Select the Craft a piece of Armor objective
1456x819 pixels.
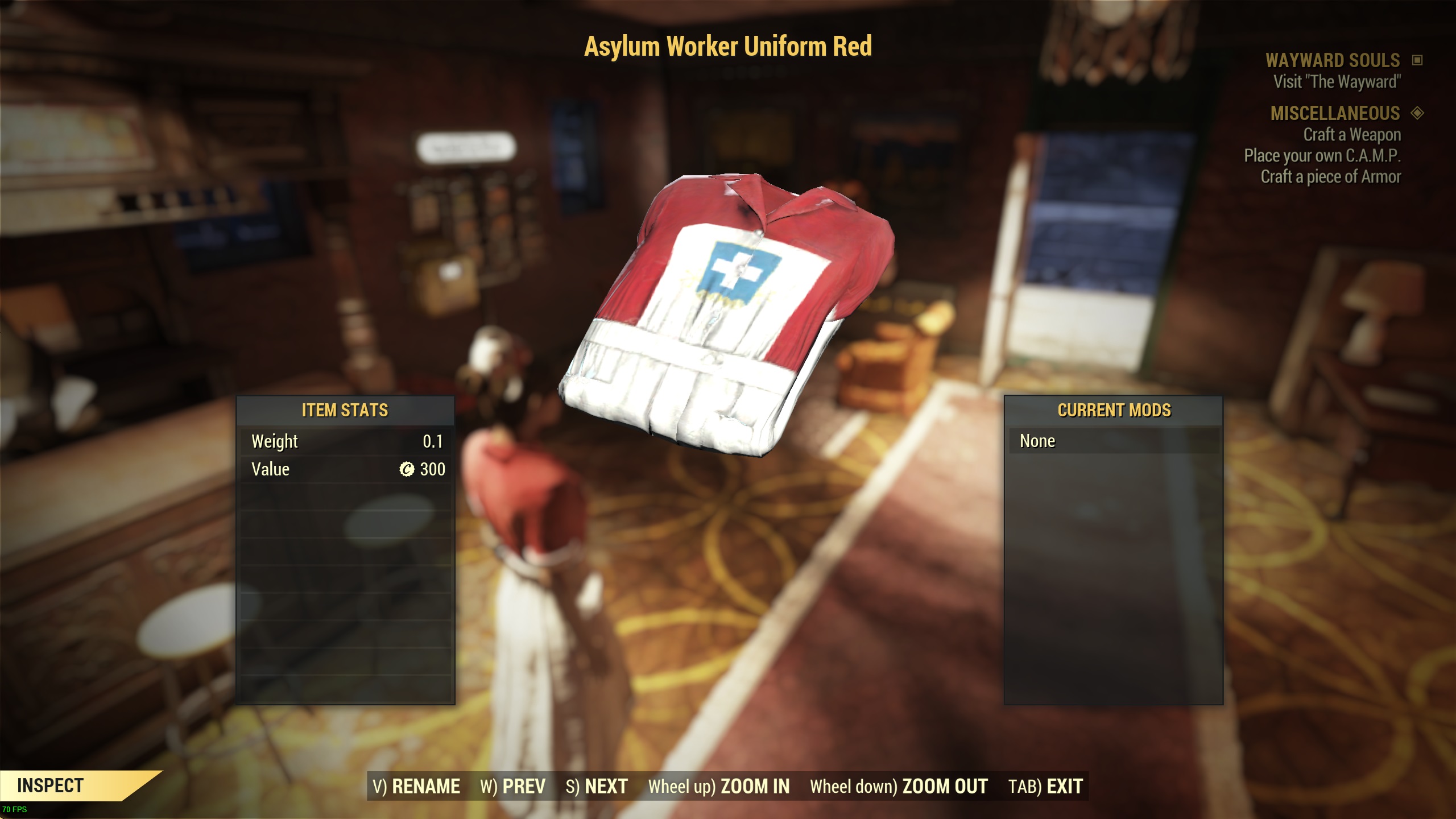(x=1331, y=175)
